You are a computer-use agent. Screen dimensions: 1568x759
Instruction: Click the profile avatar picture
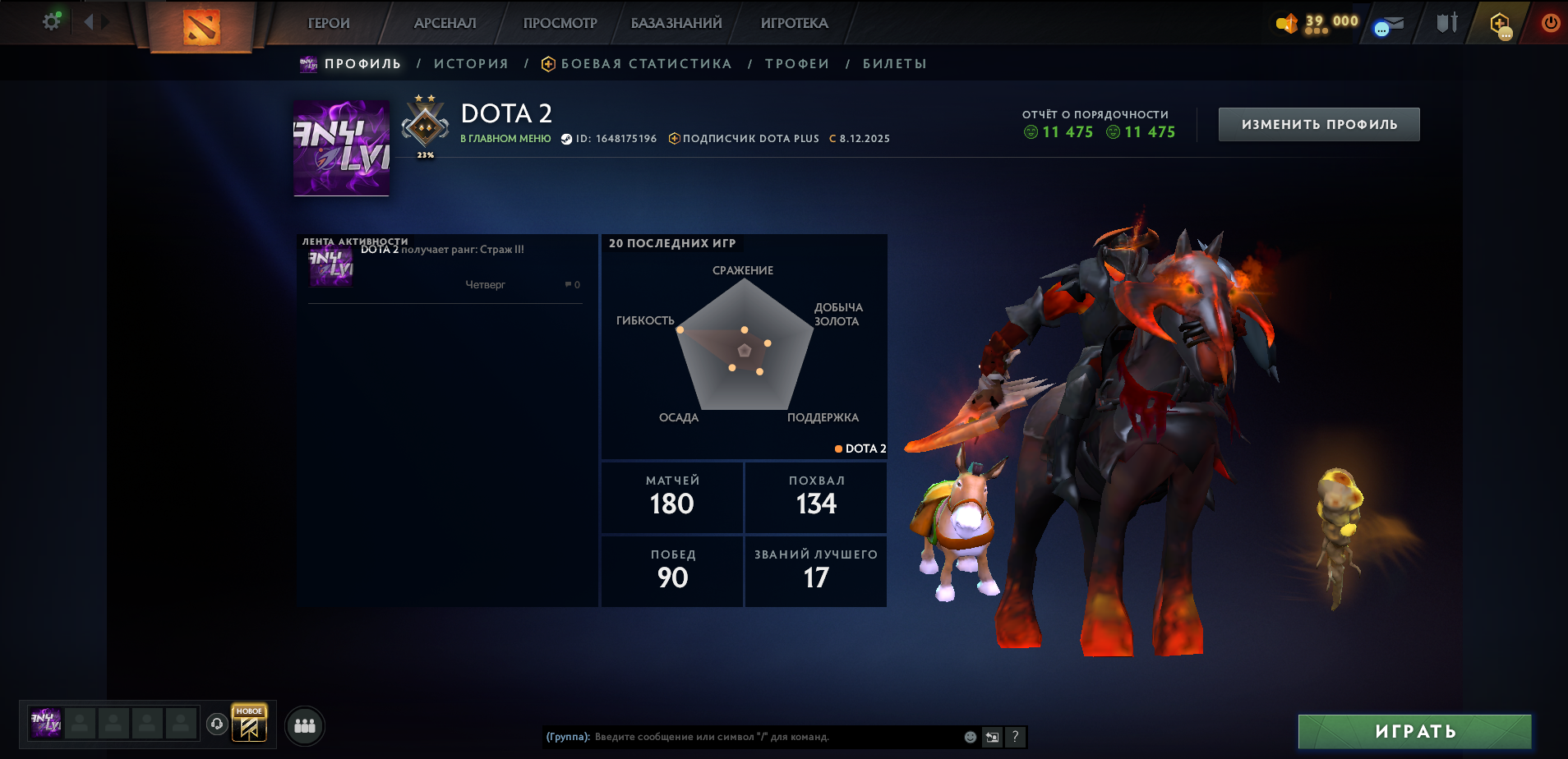342,149
